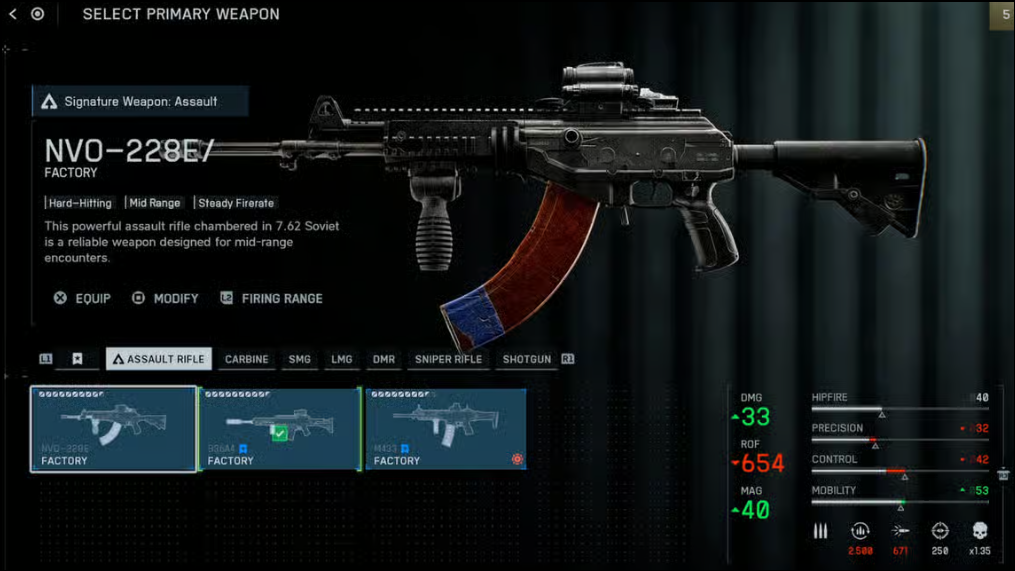Open the bookmarked favorites tab
This screenshot has width=1015, height=571.
(77, 359)
